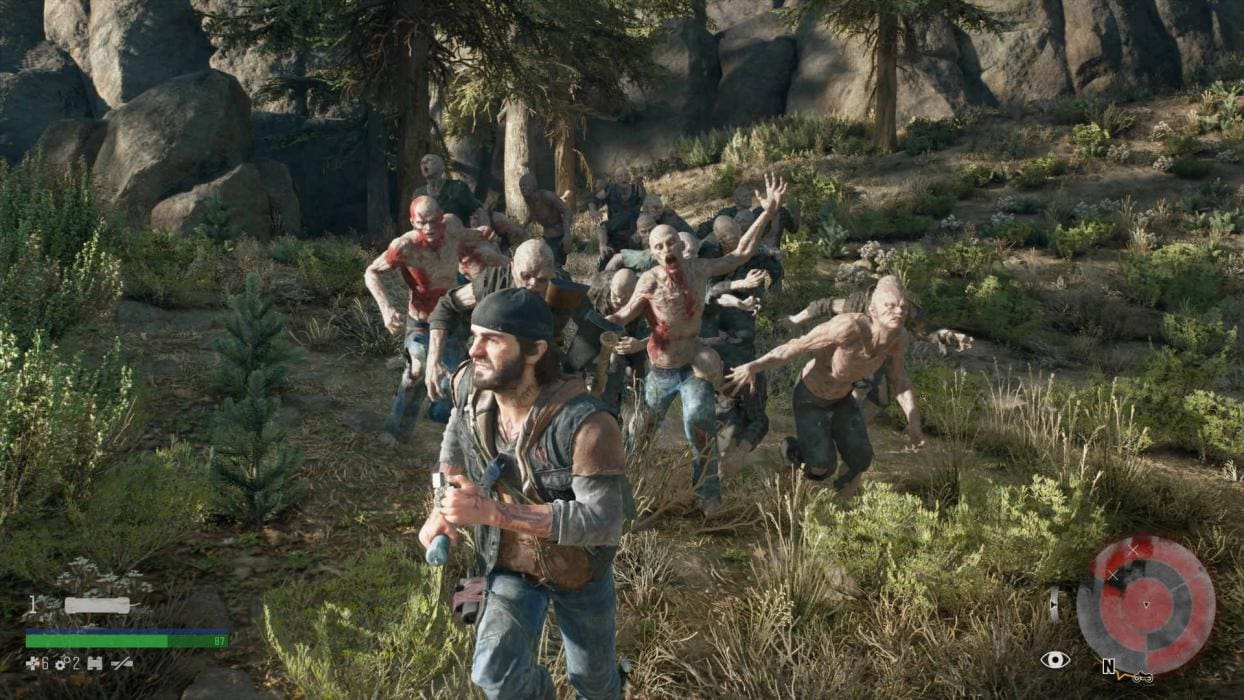Select the eye visibility indicator icon

click(x=1055, y=659)
